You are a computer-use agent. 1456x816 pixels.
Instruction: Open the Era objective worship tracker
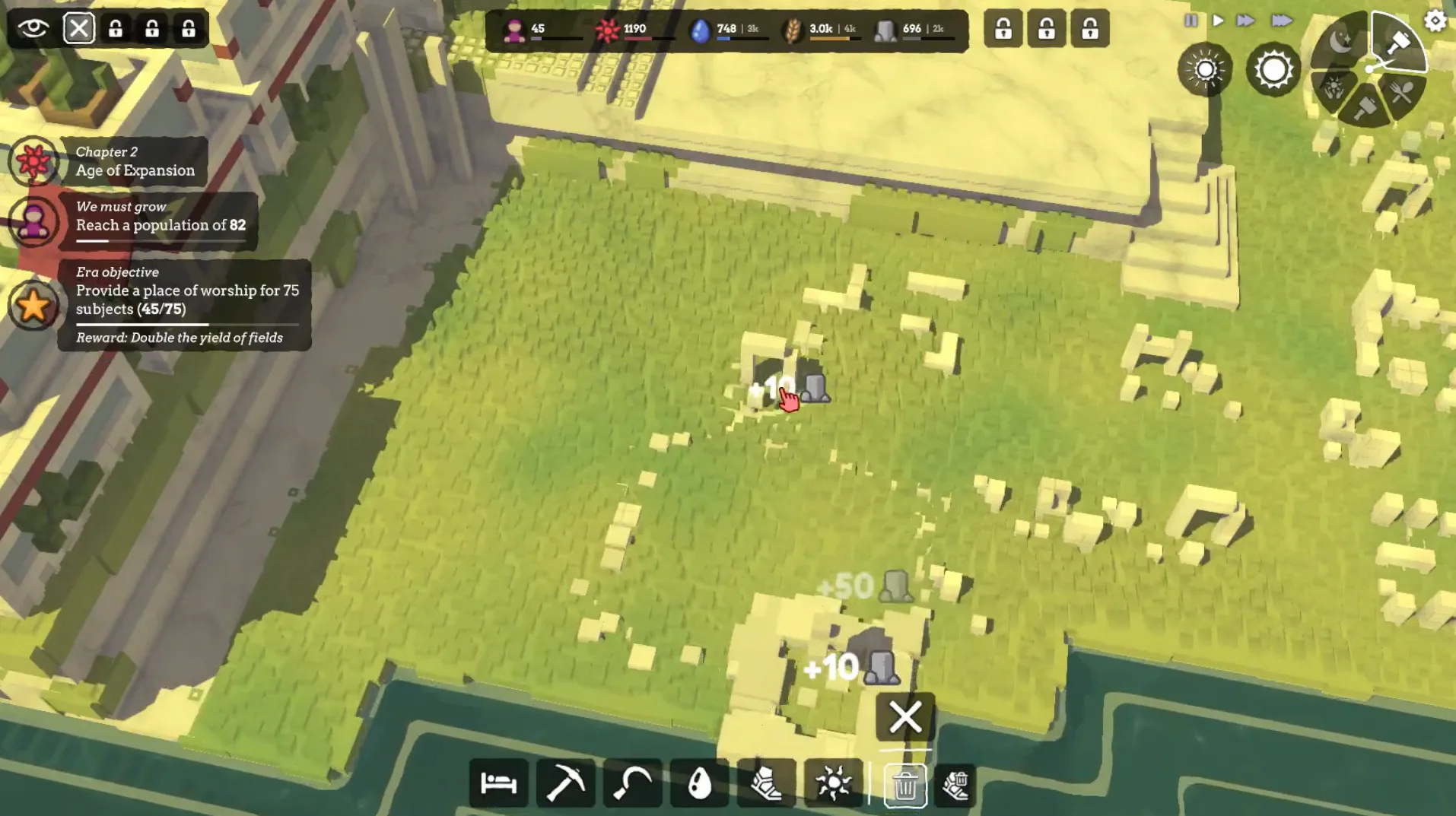186,304
